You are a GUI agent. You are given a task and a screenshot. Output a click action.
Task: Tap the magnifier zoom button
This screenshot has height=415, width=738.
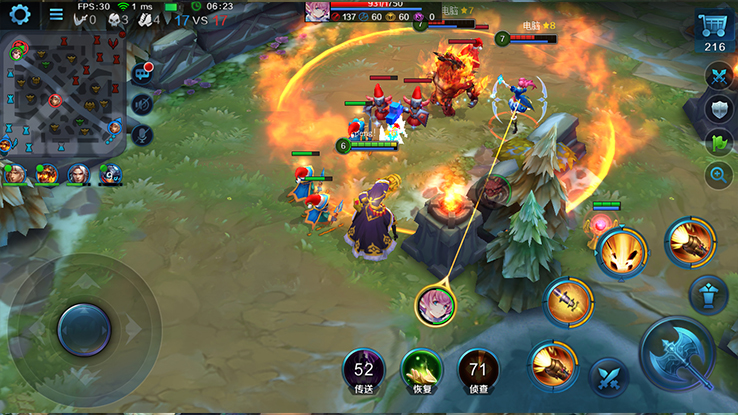pyautogui.click(x=719, y=176)
